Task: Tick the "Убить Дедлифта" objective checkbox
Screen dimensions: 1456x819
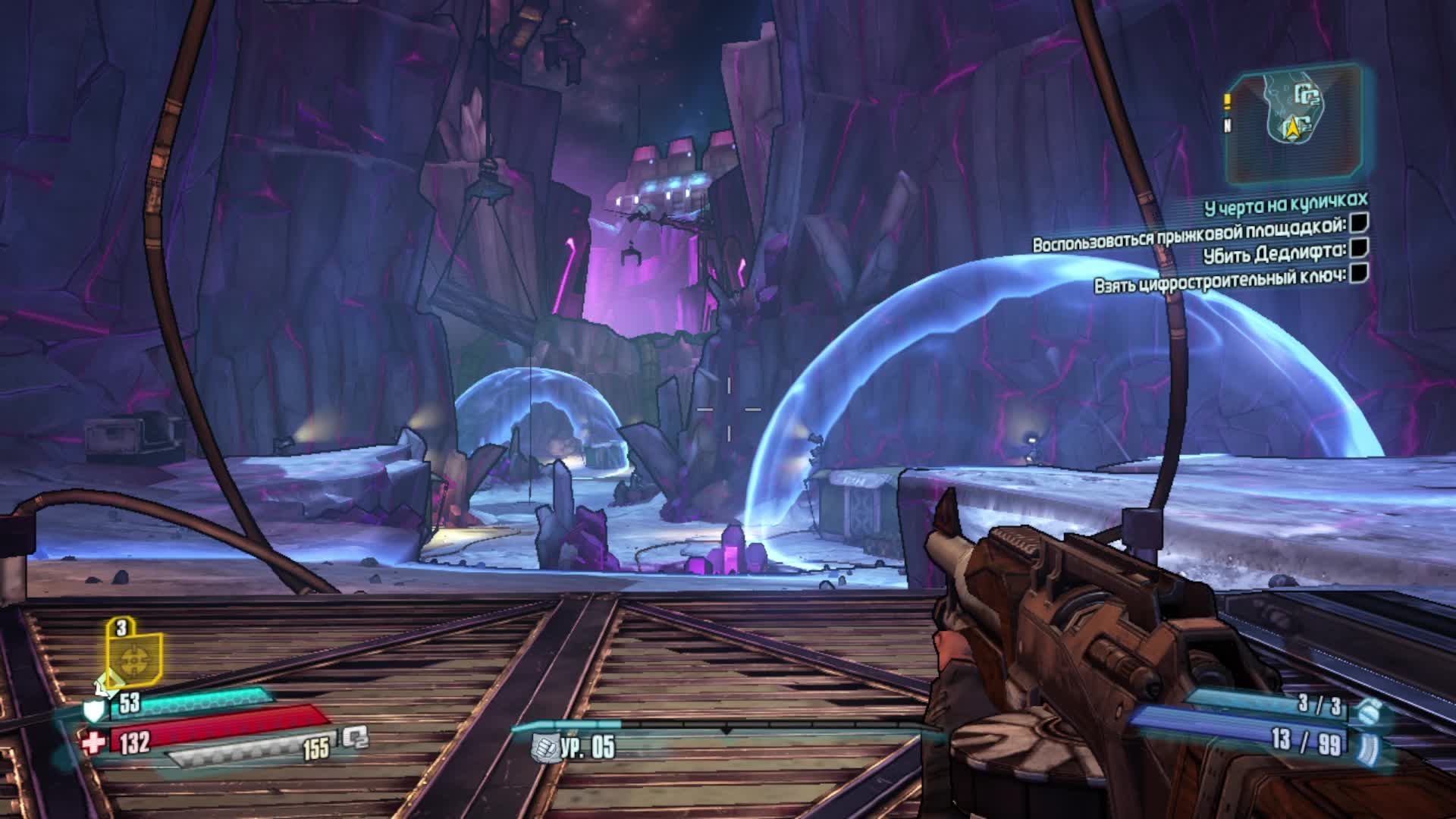Action: pyautogui.click(x=1360, y=247)
